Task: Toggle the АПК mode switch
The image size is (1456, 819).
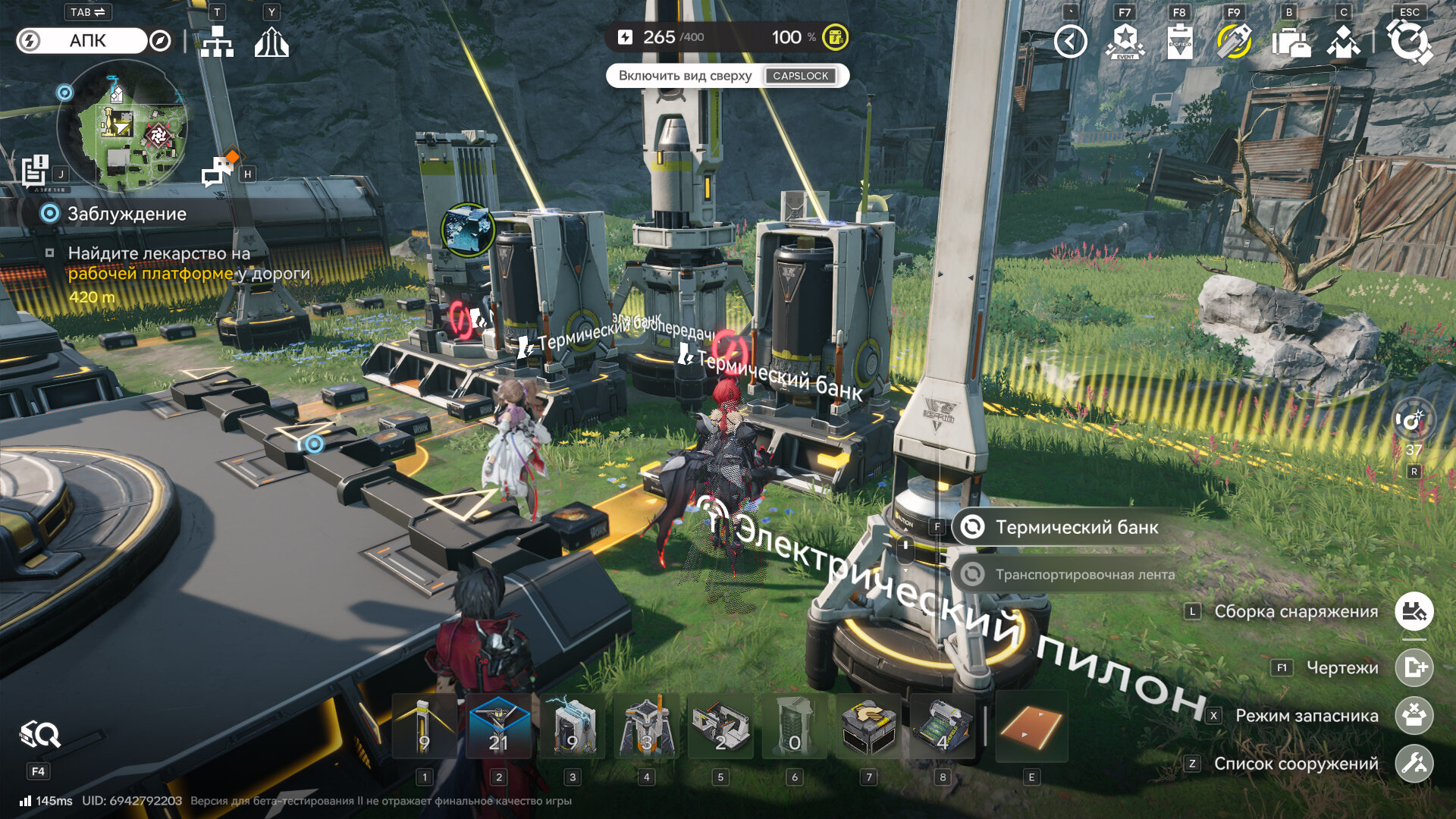Action: pos(81,41)
